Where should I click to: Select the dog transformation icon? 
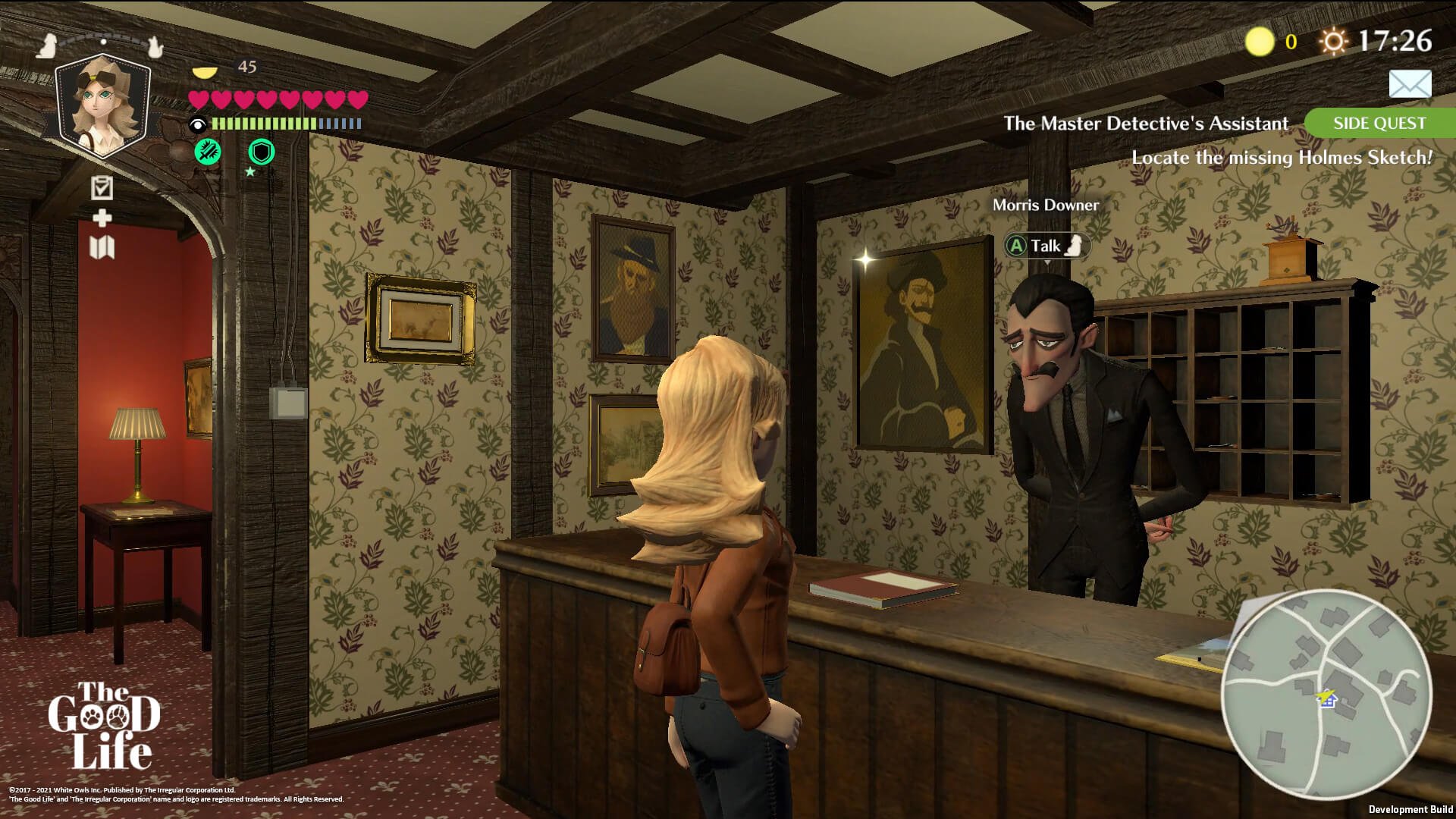[48, 45]
